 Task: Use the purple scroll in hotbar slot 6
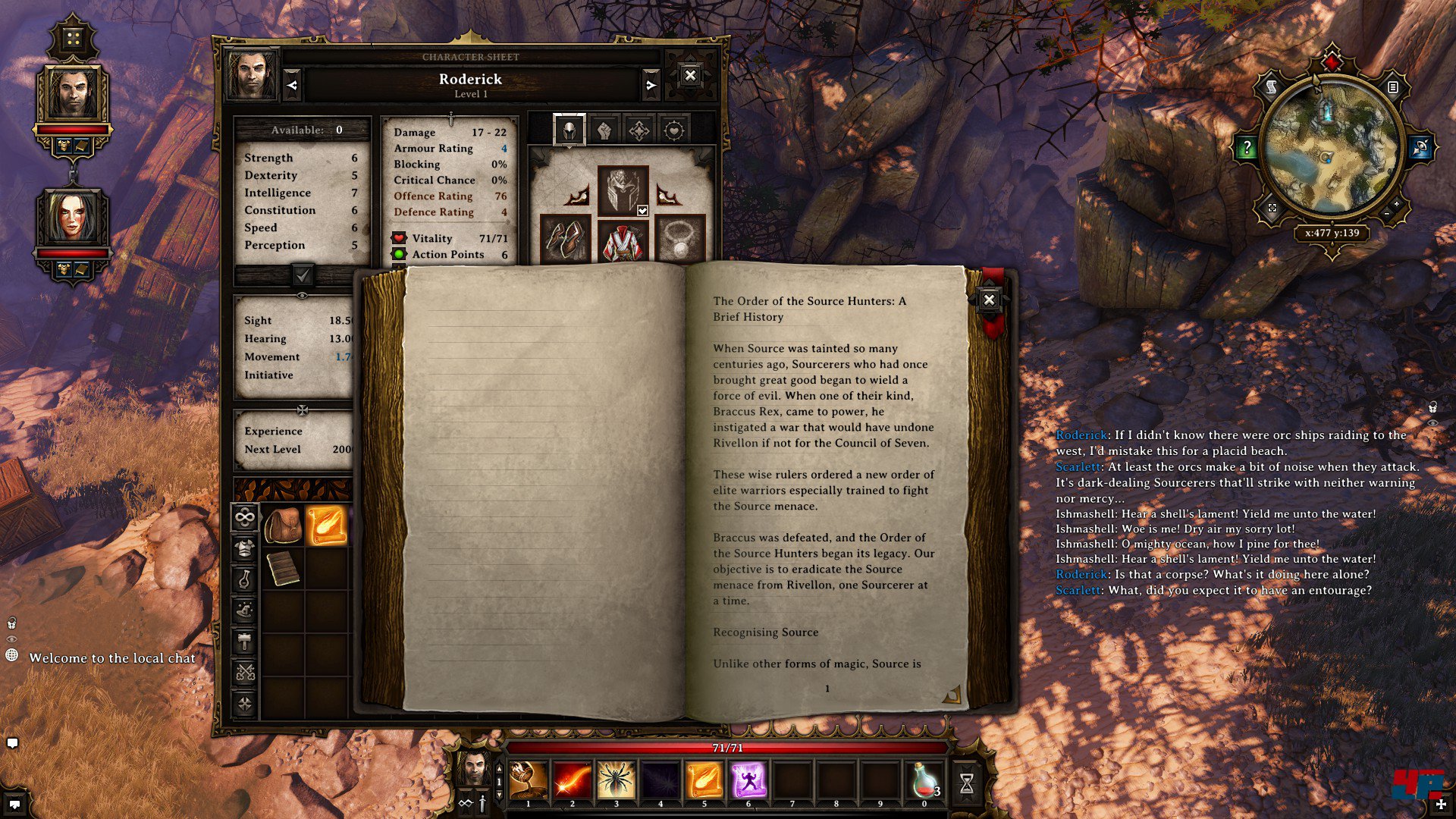[x=748, y=780]
